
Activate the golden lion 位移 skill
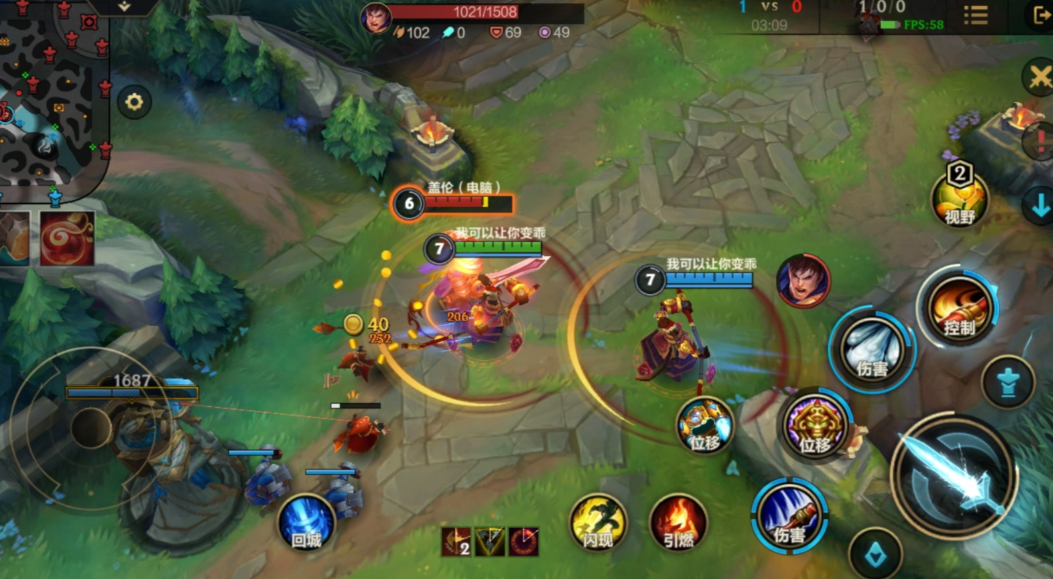[816, 425]
